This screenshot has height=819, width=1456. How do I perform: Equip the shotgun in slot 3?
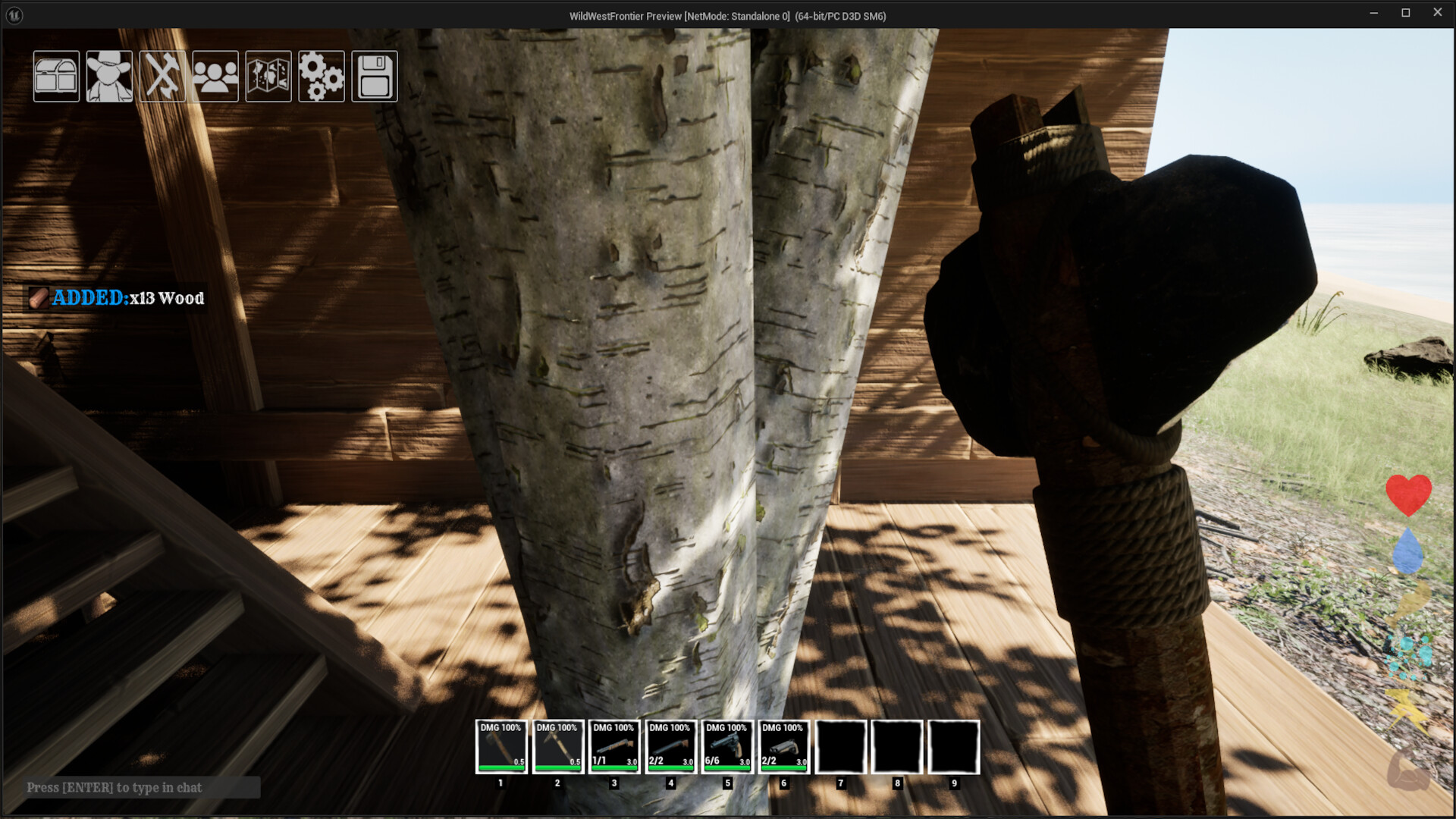tap(614, 747)
